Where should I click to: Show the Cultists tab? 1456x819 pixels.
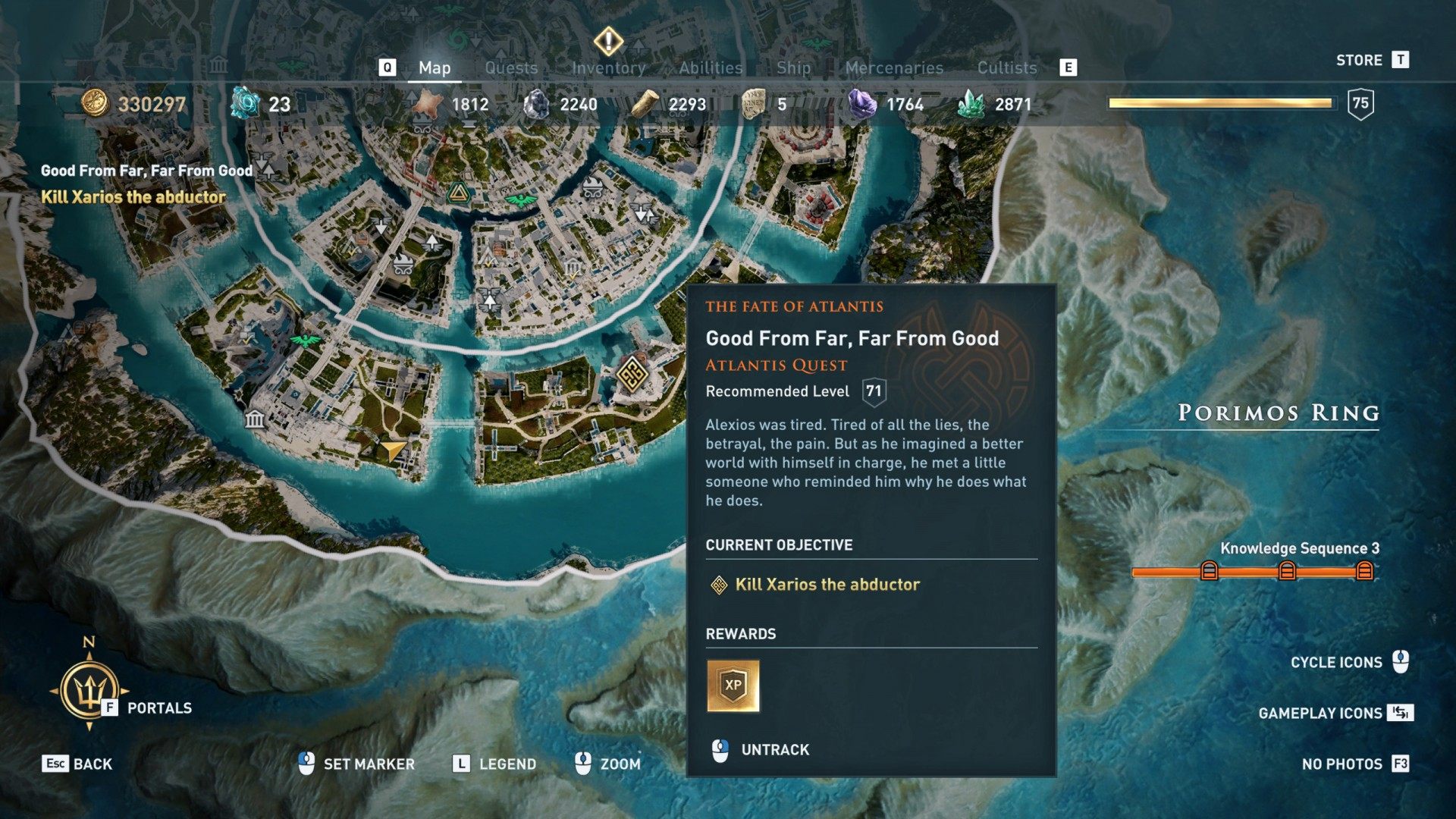(x=1006, y=68)
